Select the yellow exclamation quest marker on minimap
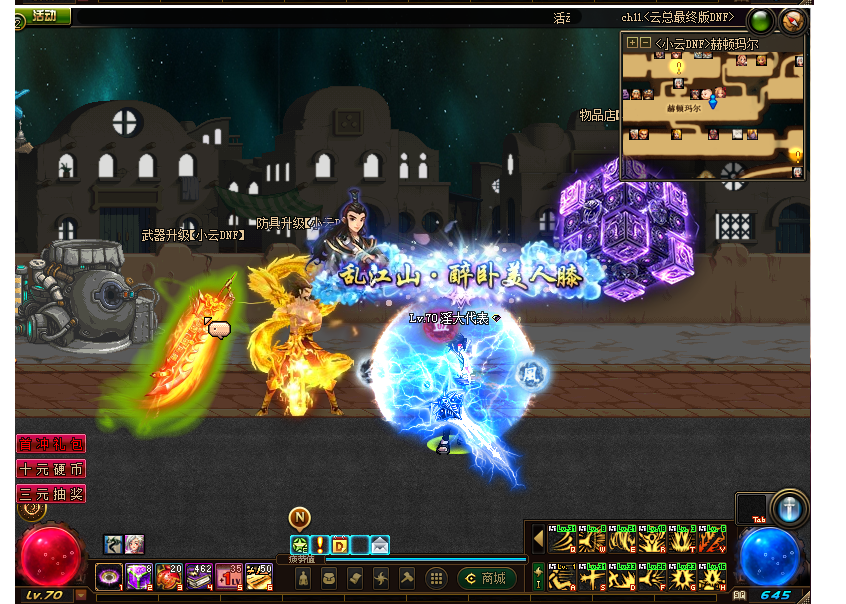Viewport: 846px width, 604px height. coord(679,67)
